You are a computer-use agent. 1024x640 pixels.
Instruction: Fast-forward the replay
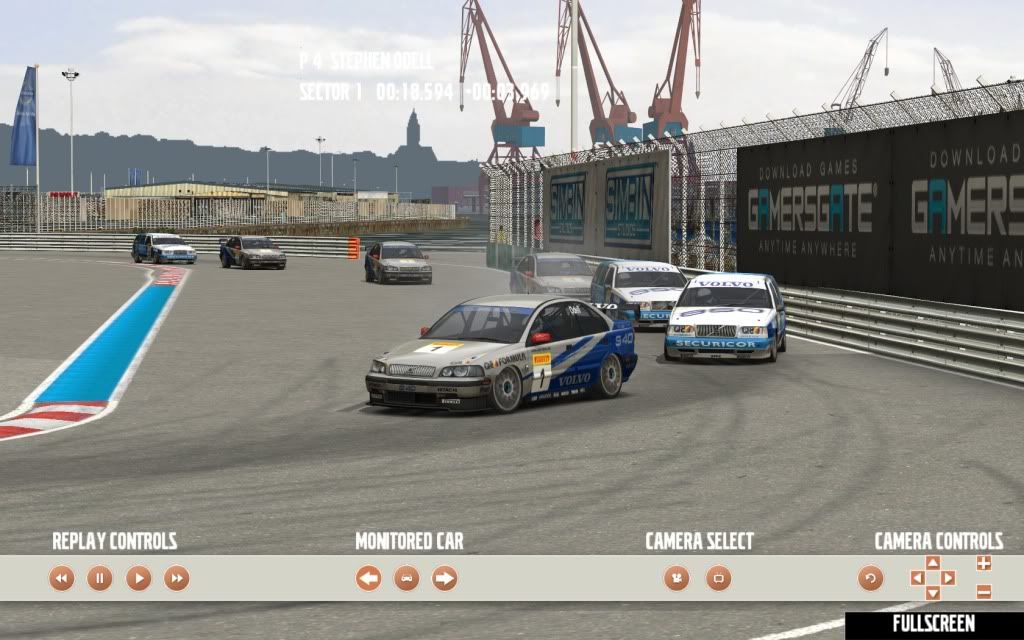click(176, 578)
